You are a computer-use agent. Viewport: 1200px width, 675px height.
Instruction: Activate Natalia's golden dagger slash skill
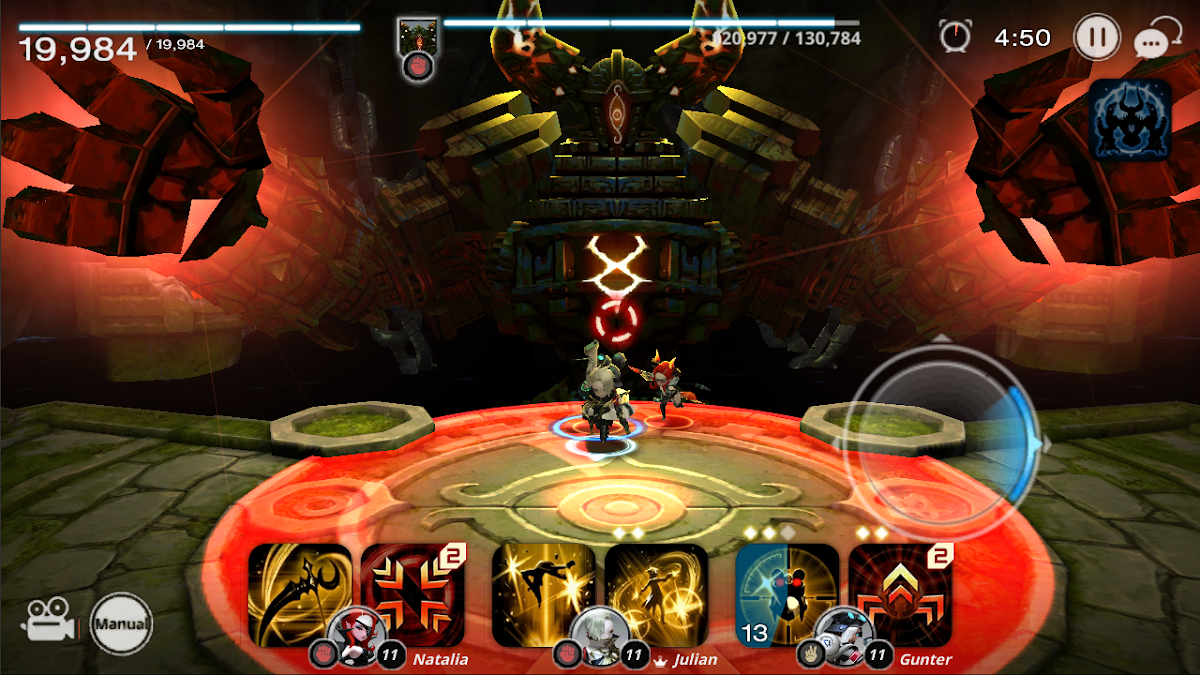click(x=300, y=596)
